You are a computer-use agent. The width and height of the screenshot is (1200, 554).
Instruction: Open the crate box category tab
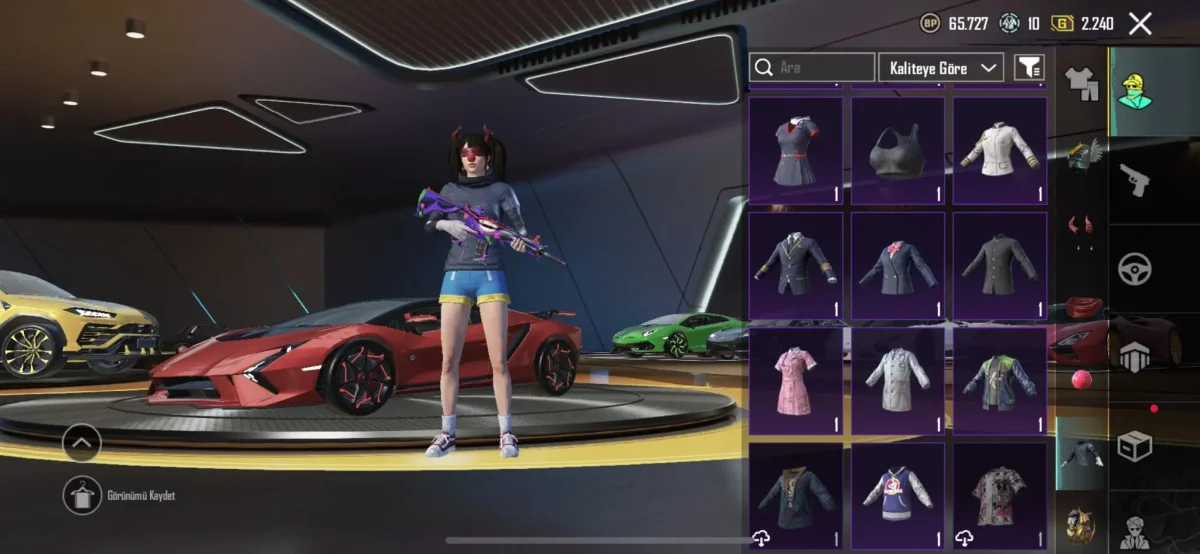pos(1135,446)
